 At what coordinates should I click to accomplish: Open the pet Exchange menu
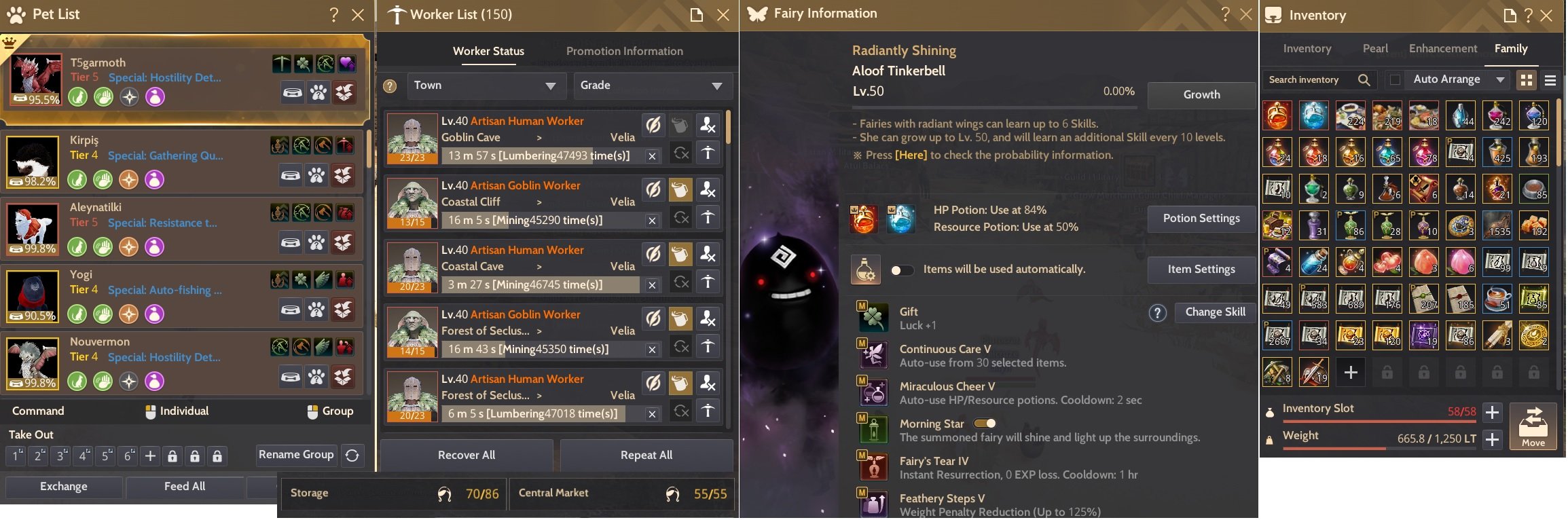click(64, 487)
